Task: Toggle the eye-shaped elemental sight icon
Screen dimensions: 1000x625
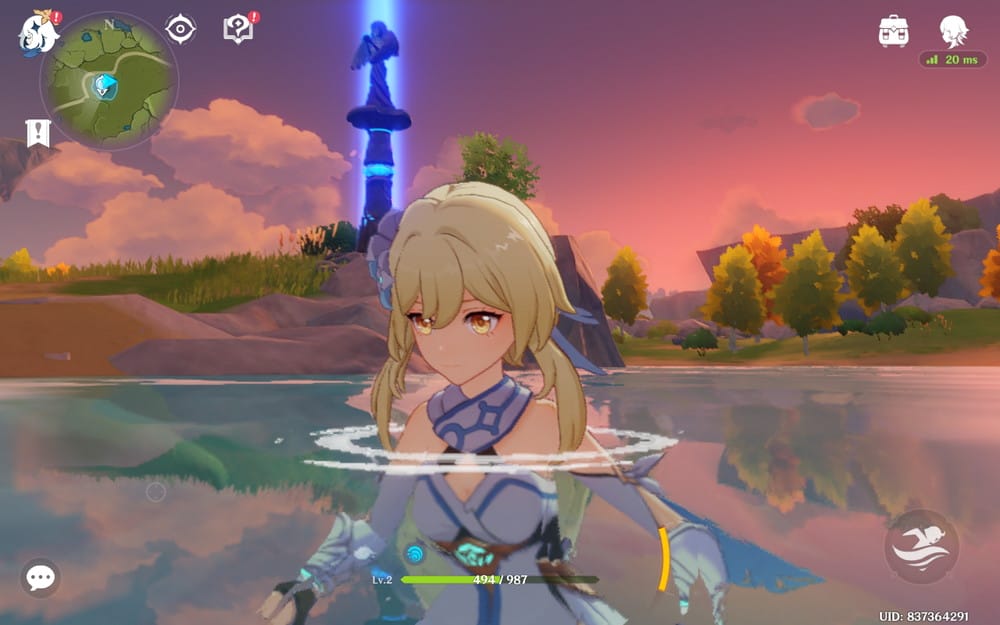Action: (x=180, y=29)
